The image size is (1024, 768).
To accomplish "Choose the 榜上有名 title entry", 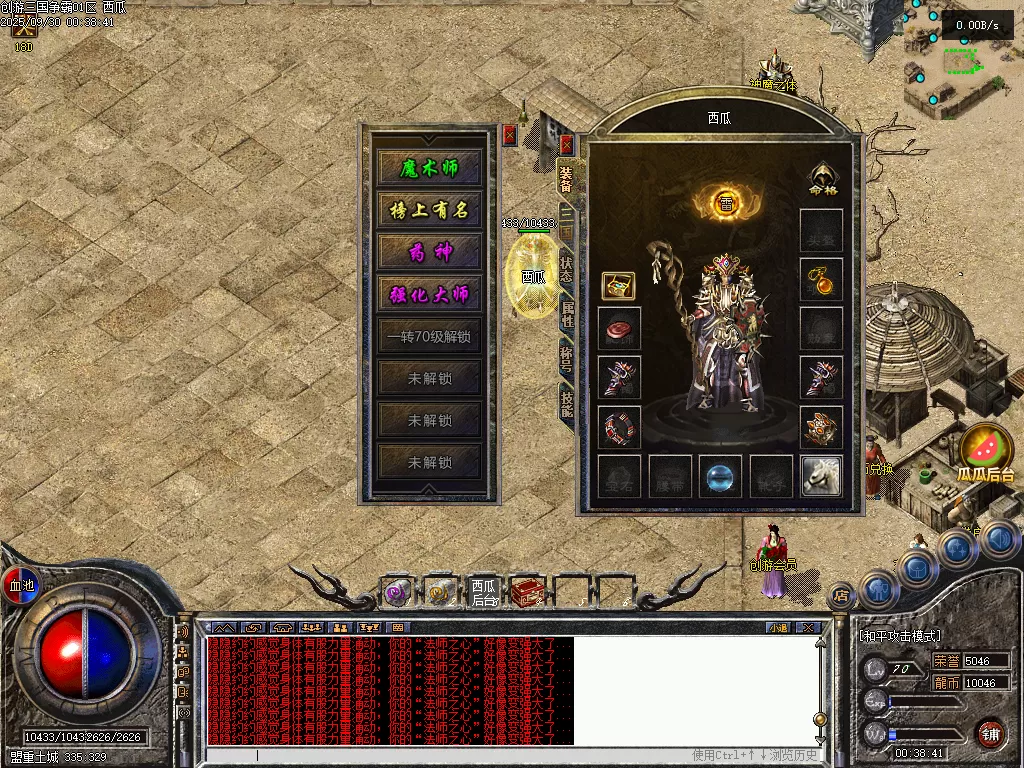I will tap(429, 210).
